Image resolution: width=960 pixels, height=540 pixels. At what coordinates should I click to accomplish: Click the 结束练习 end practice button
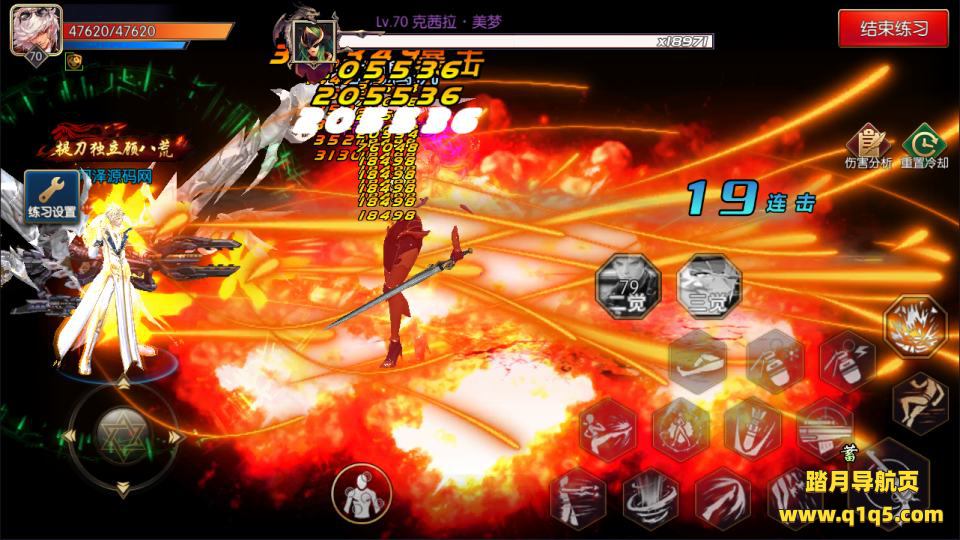[893, 28]
